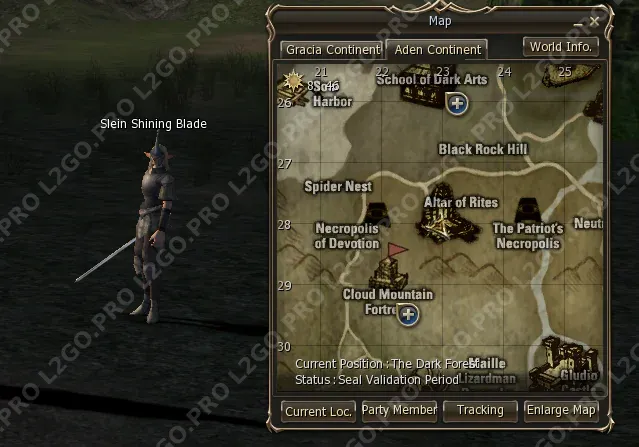Screen dimensions: 639x447
Task: Select the Aden Continent tab
Action: (x=437, y=49)
